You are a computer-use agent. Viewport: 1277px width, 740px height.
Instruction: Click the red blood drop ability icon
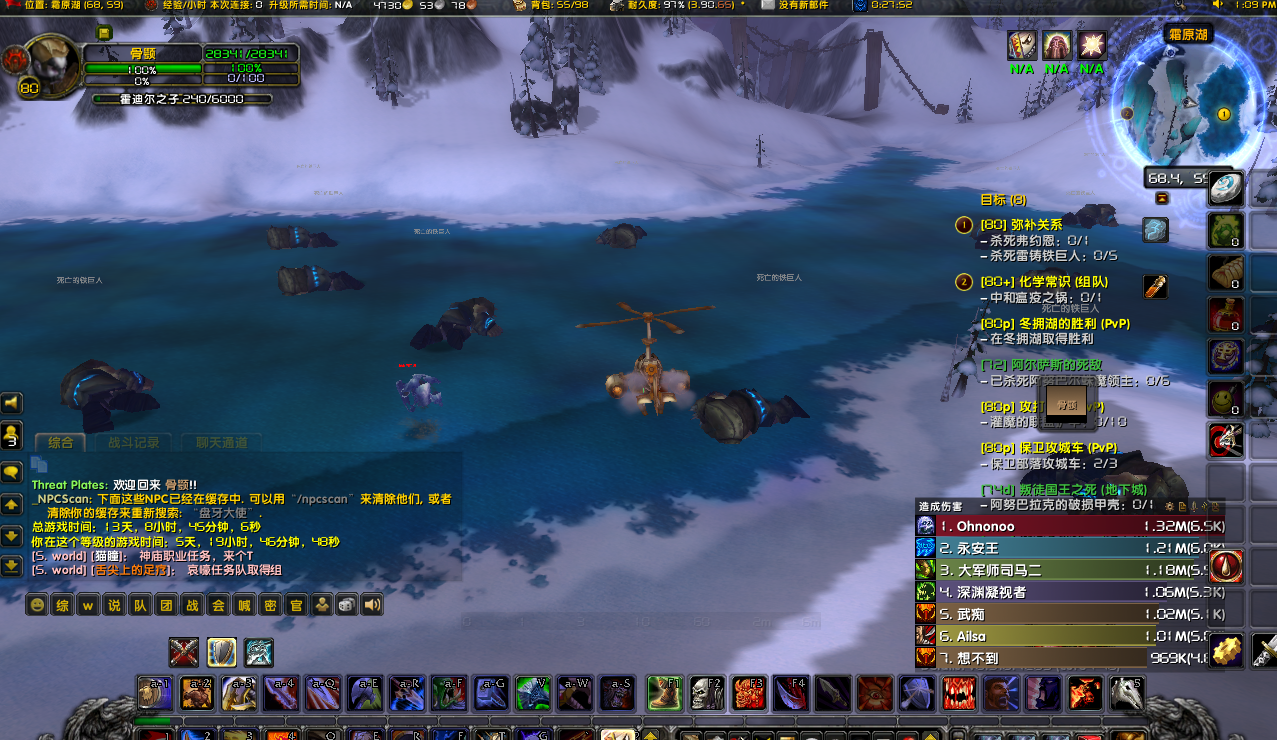(x=1226, y=566)
